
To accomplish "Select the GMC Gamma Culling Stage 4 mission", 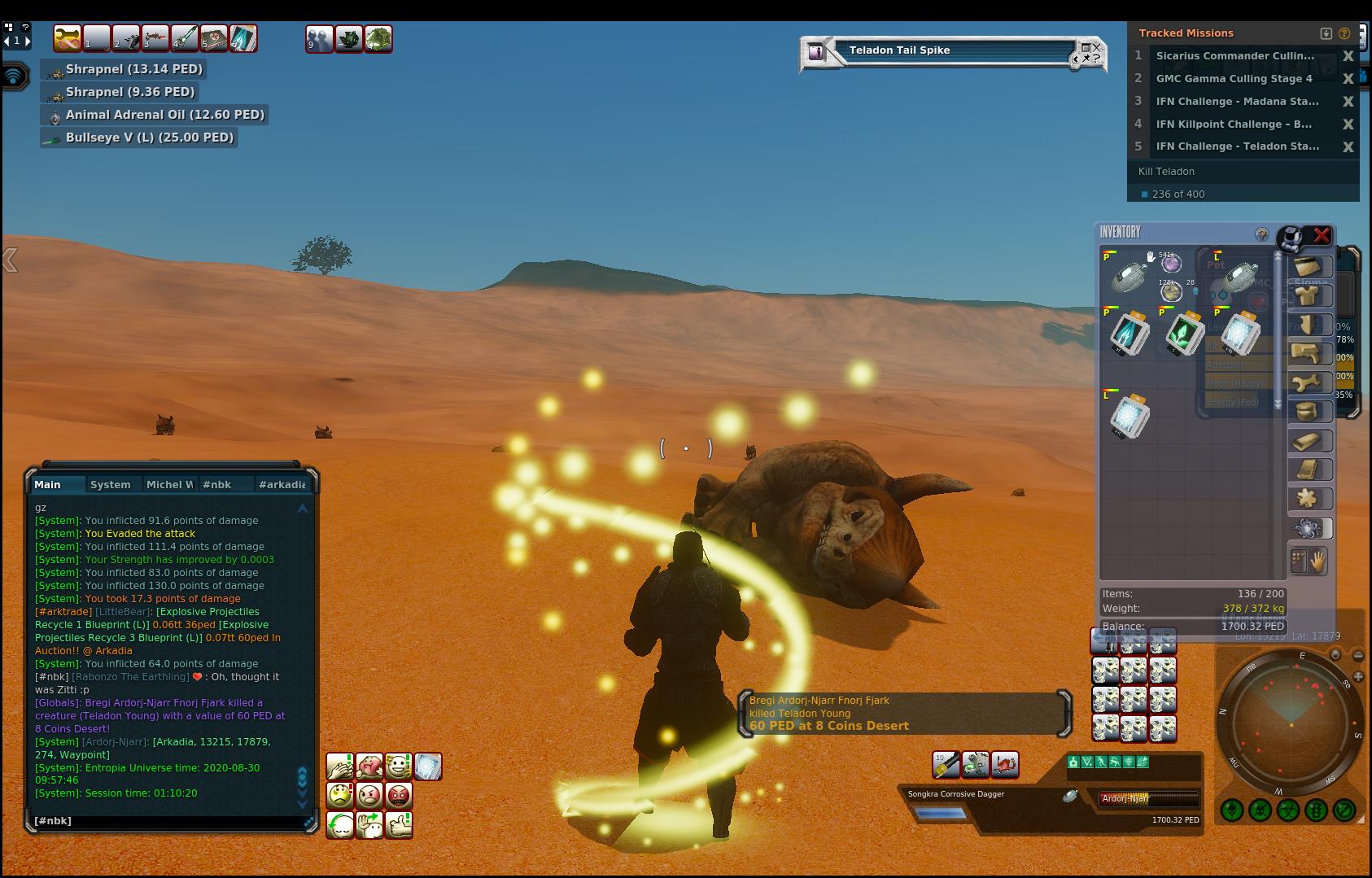I will coord(1234,79).
